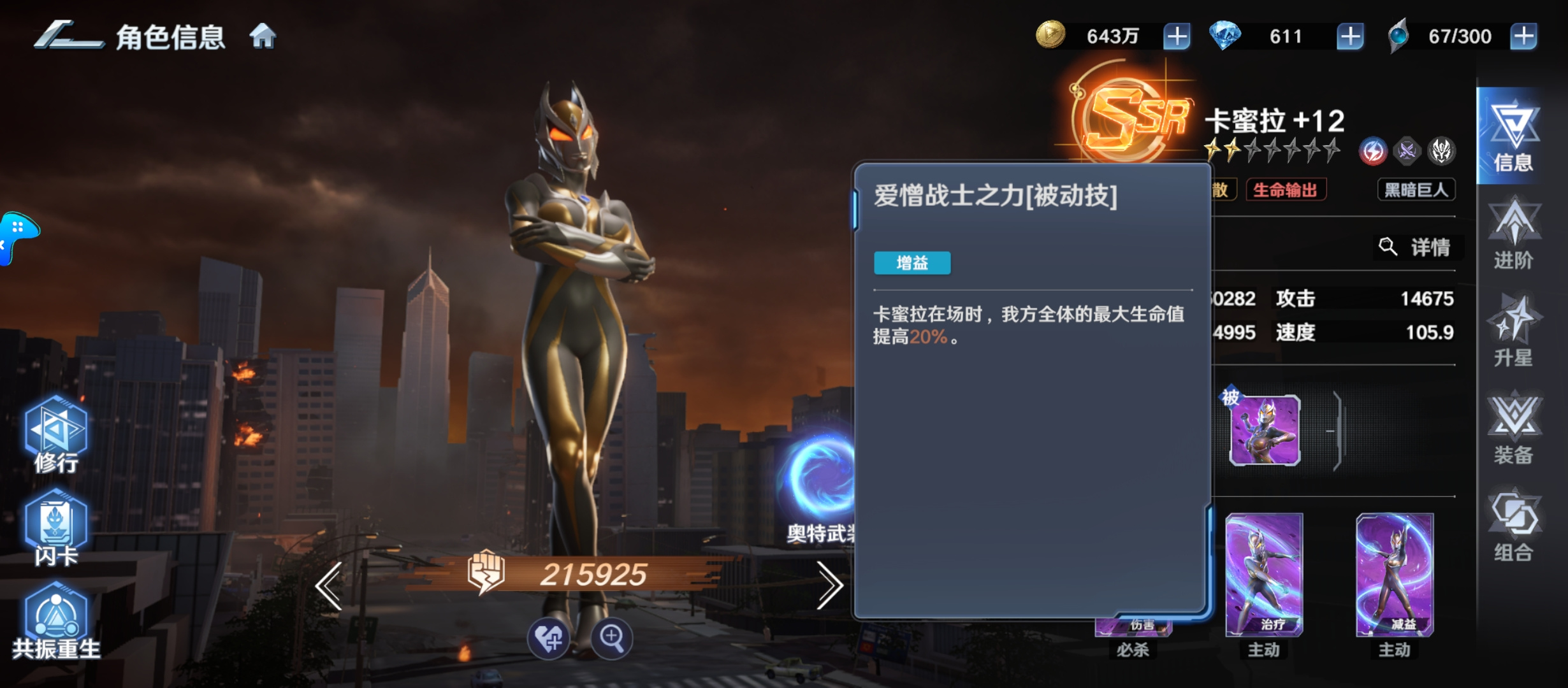The image size is (1568, 688).
Task: Select the lightning element icon near character stars
Action: 1374,151
